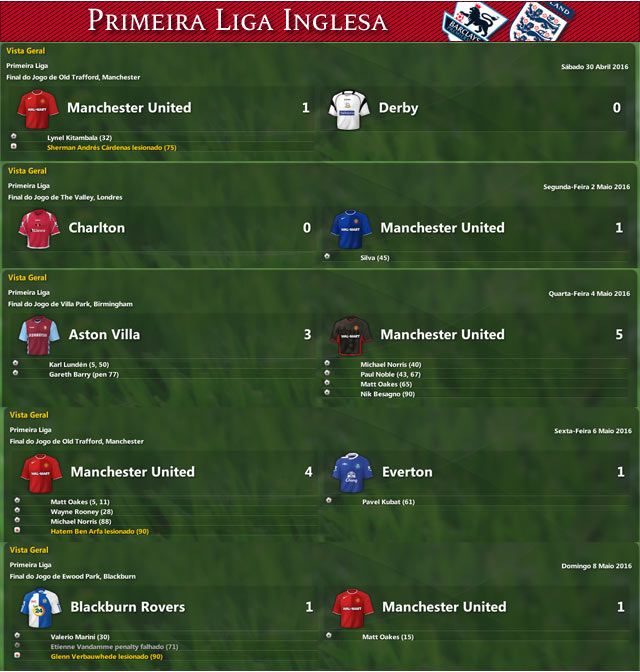
Task: Open Gareth Barry's profile
Action: [x=84, y=374]
